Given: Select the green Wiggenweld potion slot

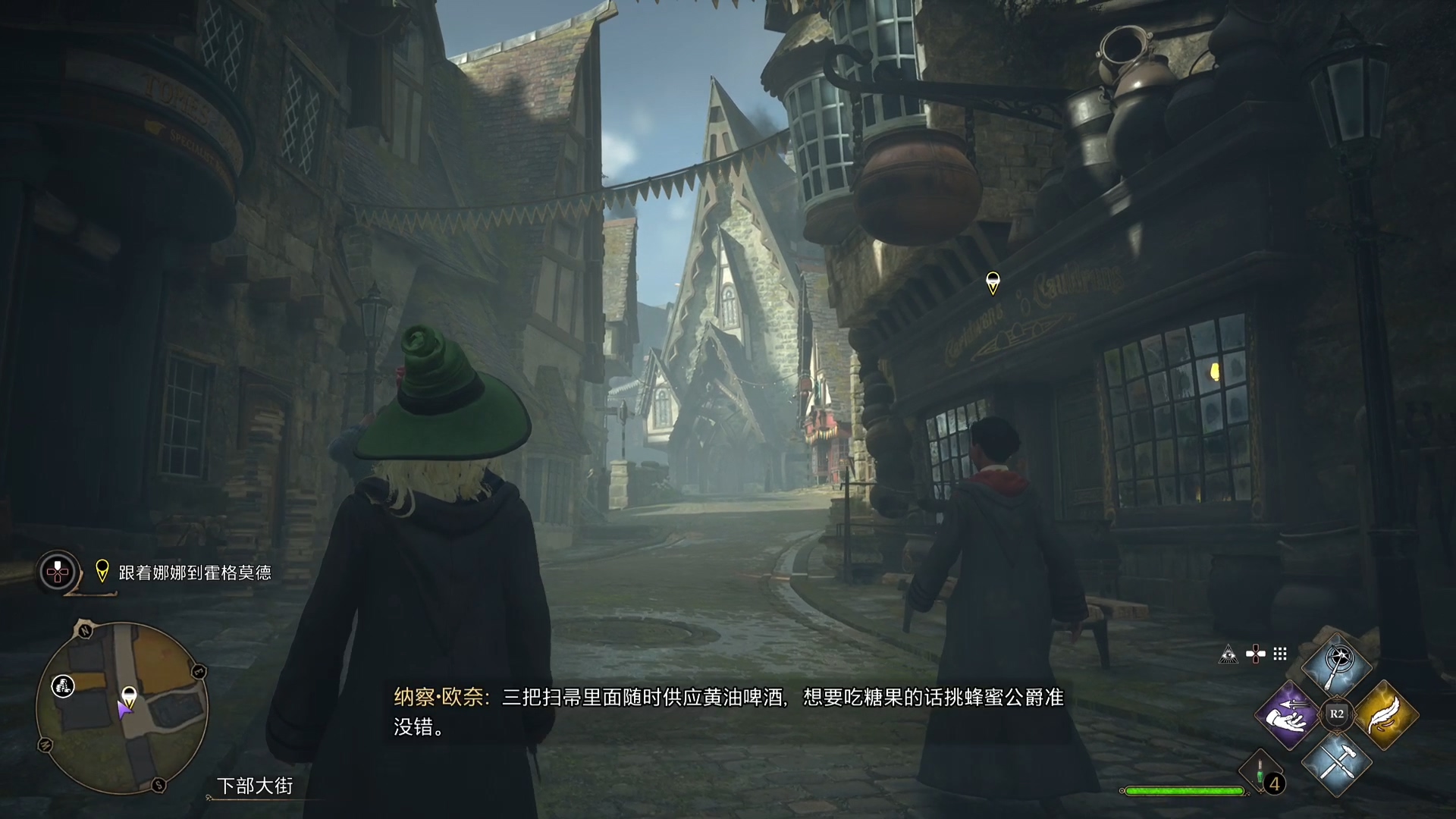Looking at the screenshot, I should pyautogui.click(x=1260, y=773).
